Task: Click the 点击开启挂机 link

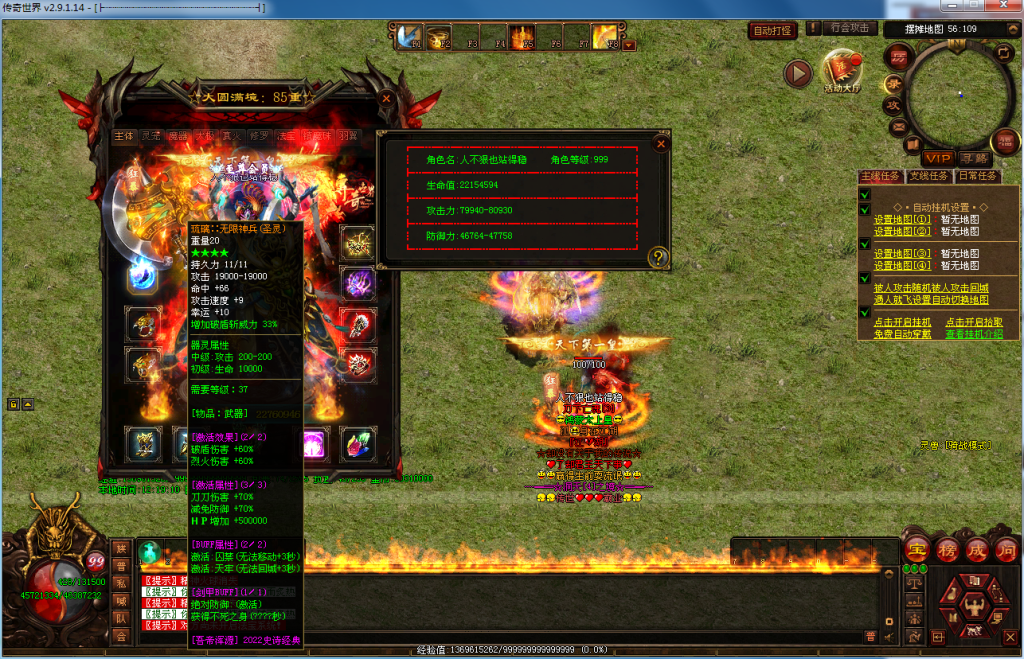Action: (x=902, y=322)
